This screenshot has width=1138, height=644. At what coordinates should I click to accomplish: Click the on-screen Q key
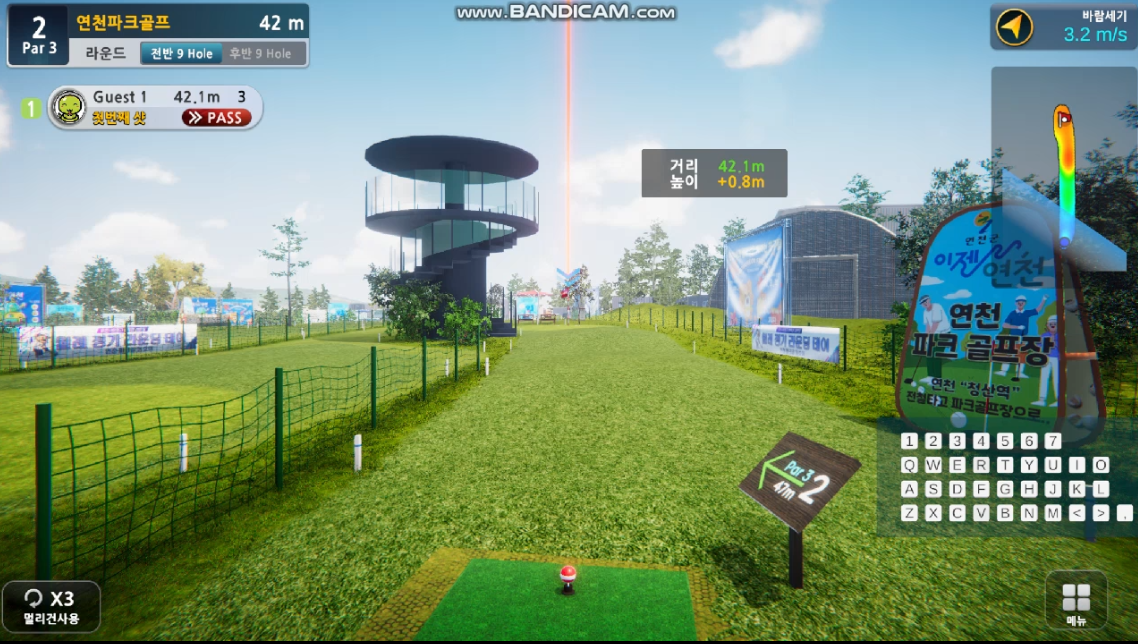(x=909, y=465)
